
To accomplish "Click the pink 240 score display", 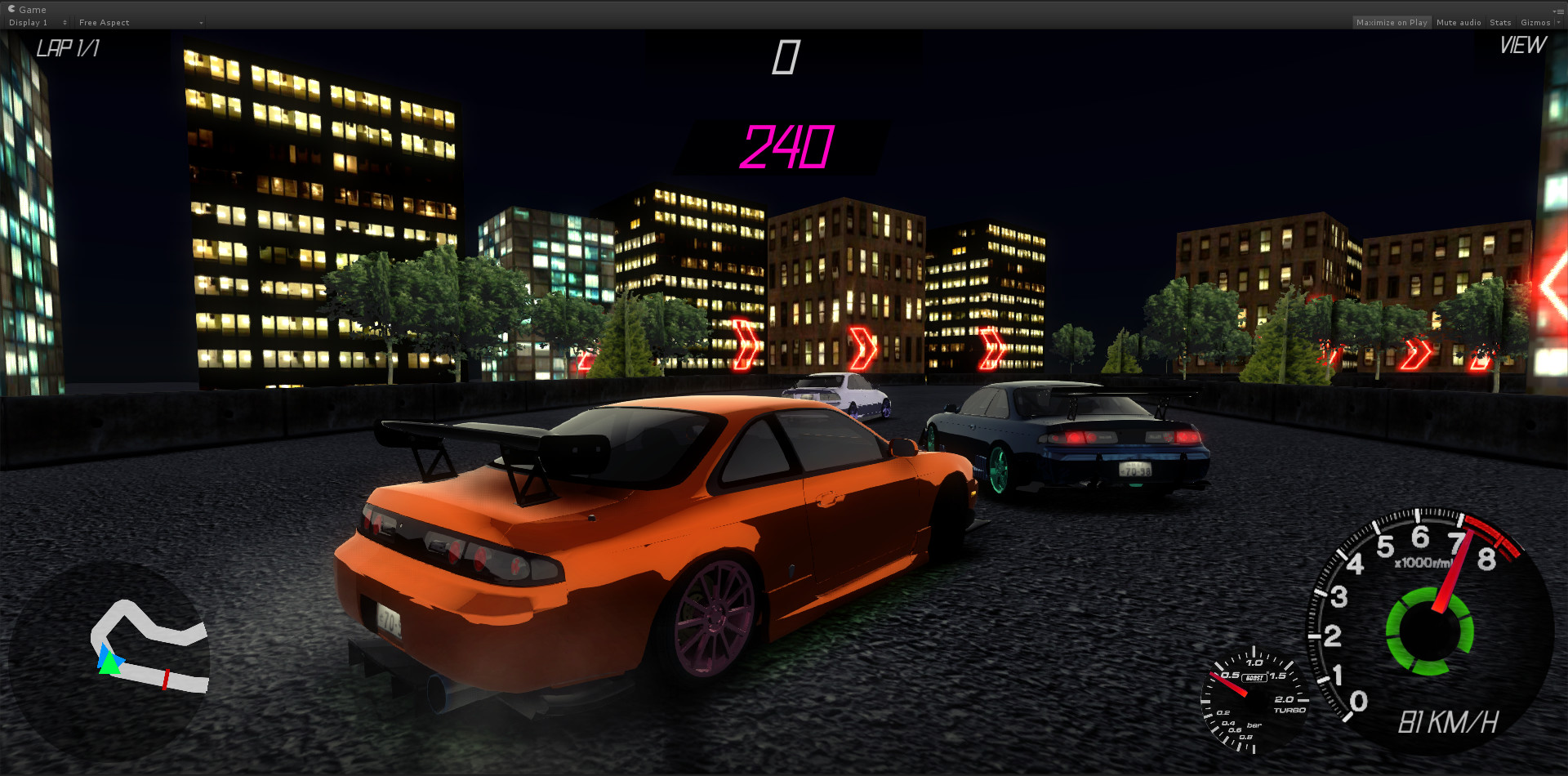I will click(786, 148).
